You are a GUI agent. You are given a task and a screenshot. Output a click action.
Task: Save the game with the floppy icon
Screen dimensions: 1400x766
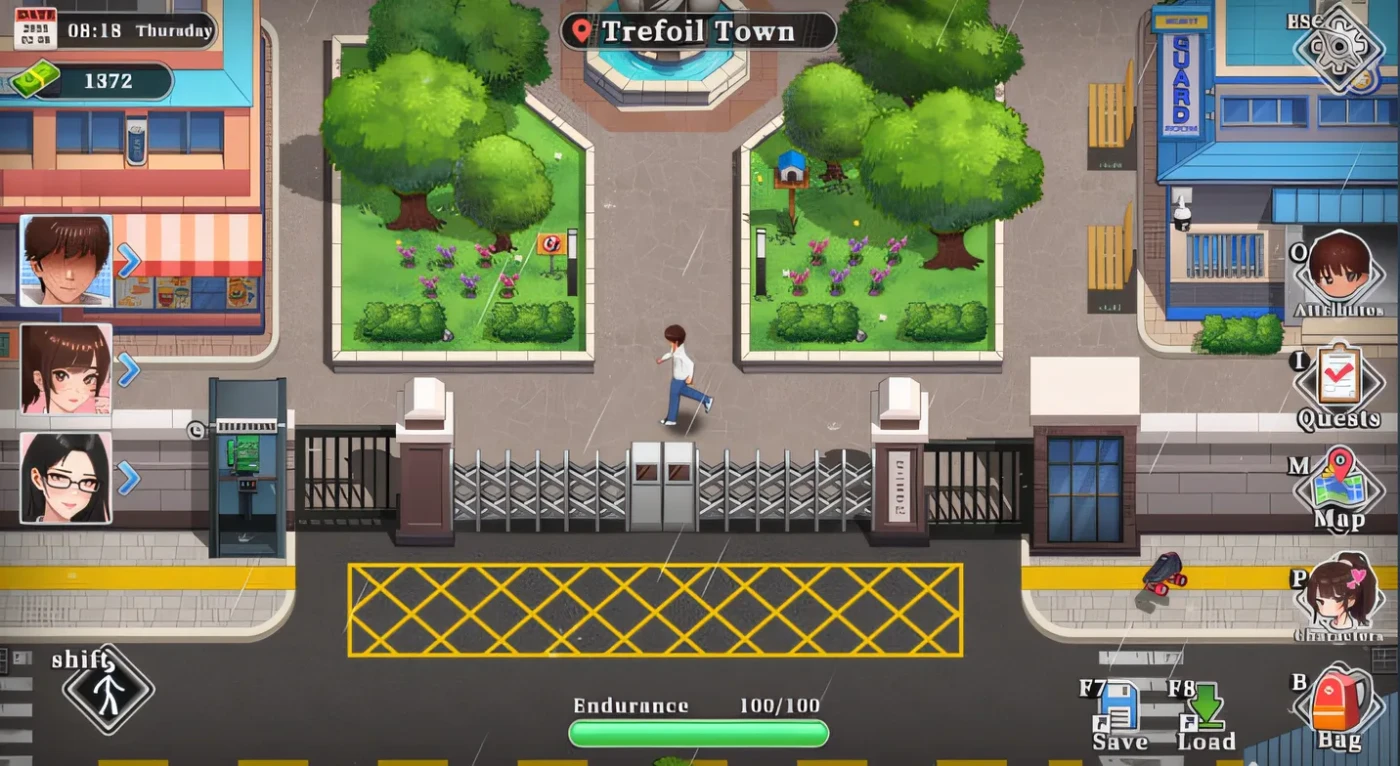click(1118, 708)
